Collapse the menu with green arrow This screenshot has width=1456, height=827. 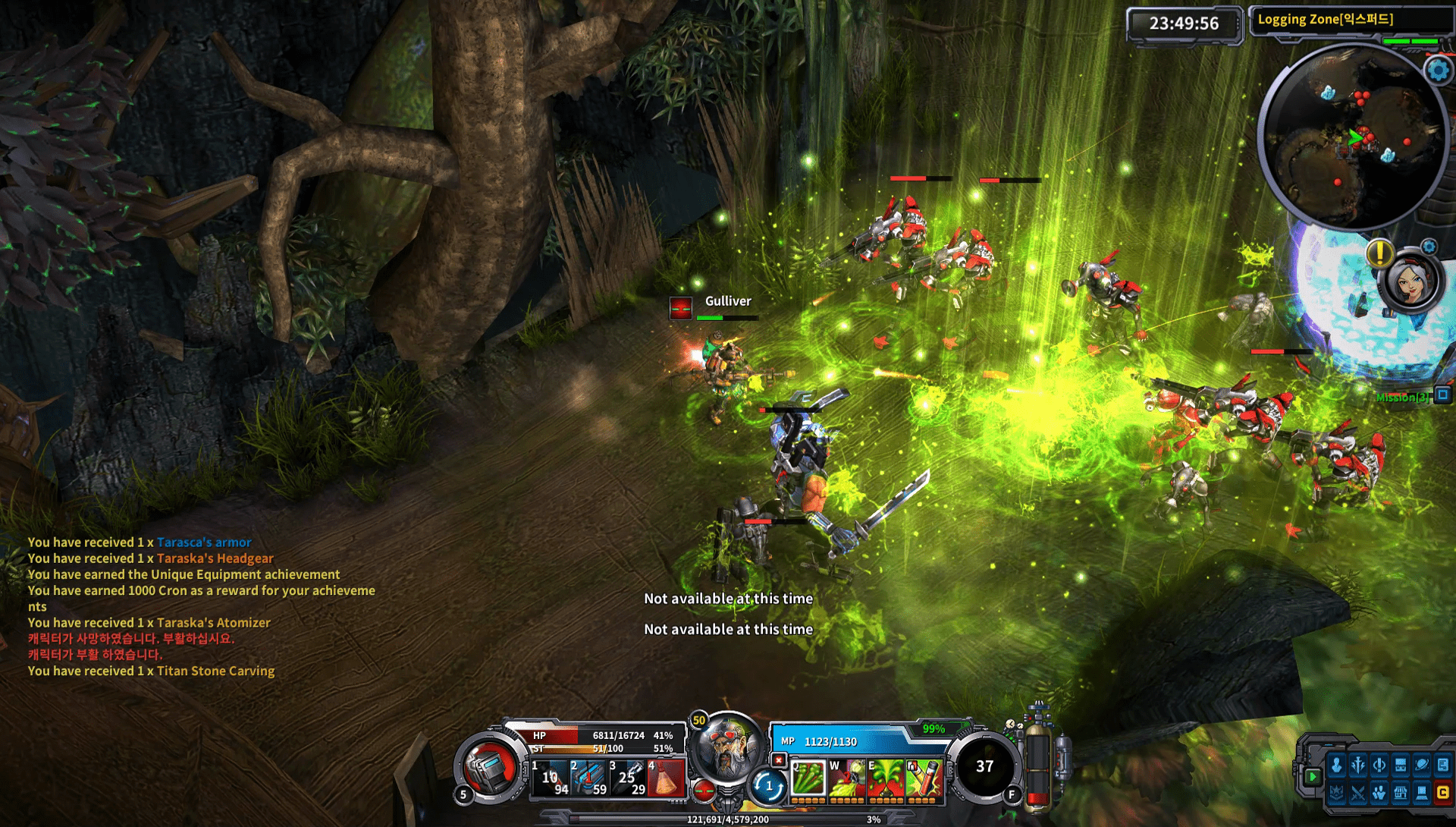coord(1313,776)
